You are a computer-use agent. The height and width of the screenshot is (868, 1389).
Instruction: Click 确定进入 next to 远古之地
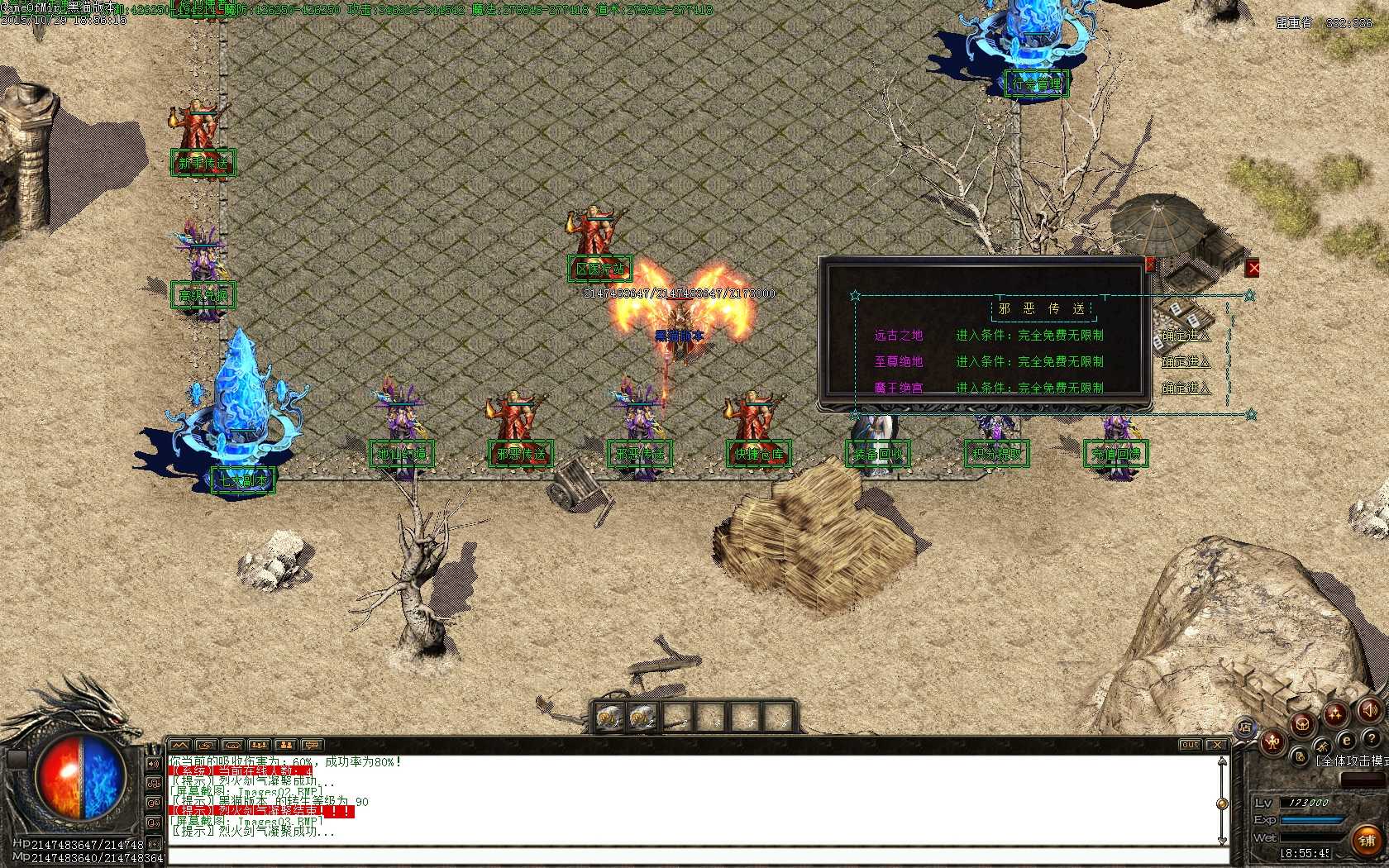tap(1186, 336)
